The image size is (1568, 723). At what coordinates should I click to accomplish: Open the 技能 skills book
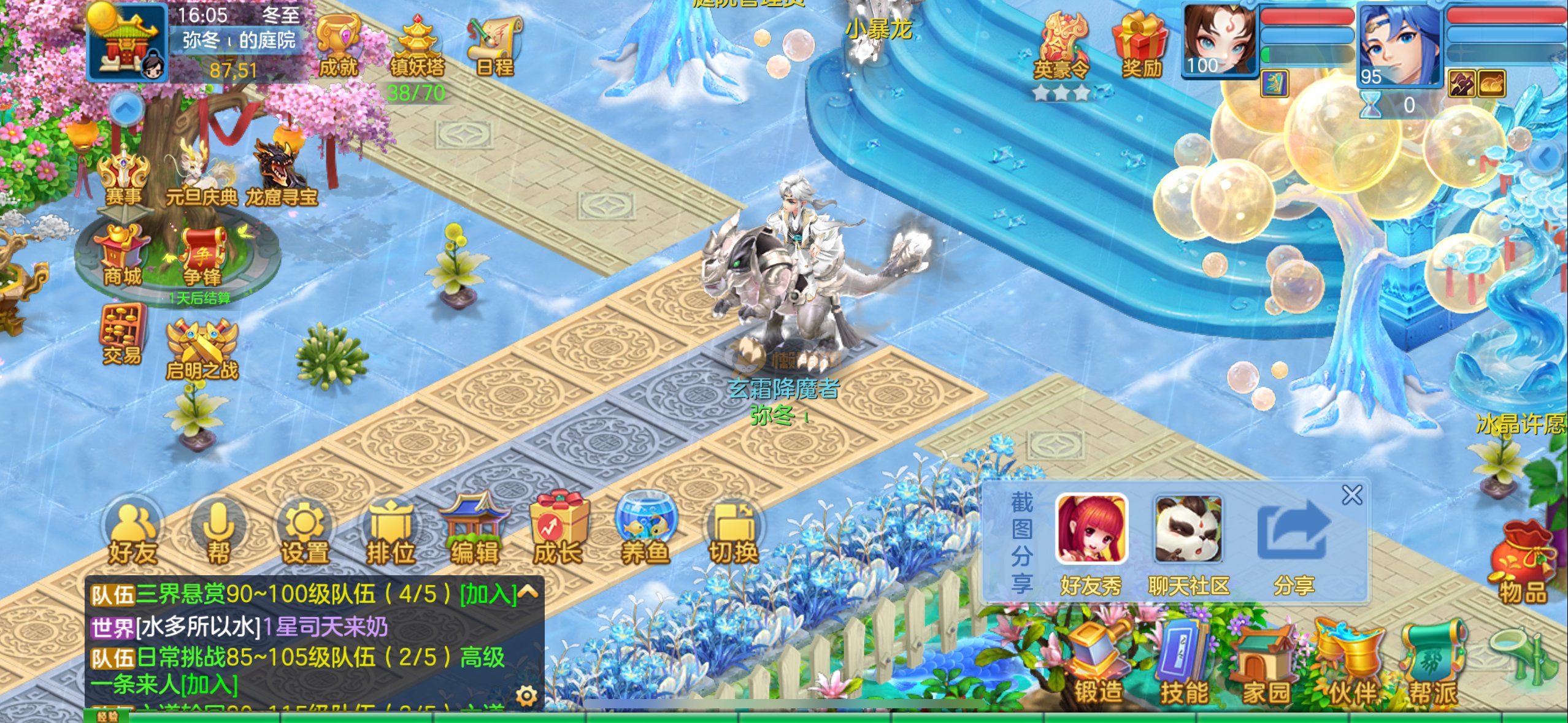click(x=1184, y=665)
